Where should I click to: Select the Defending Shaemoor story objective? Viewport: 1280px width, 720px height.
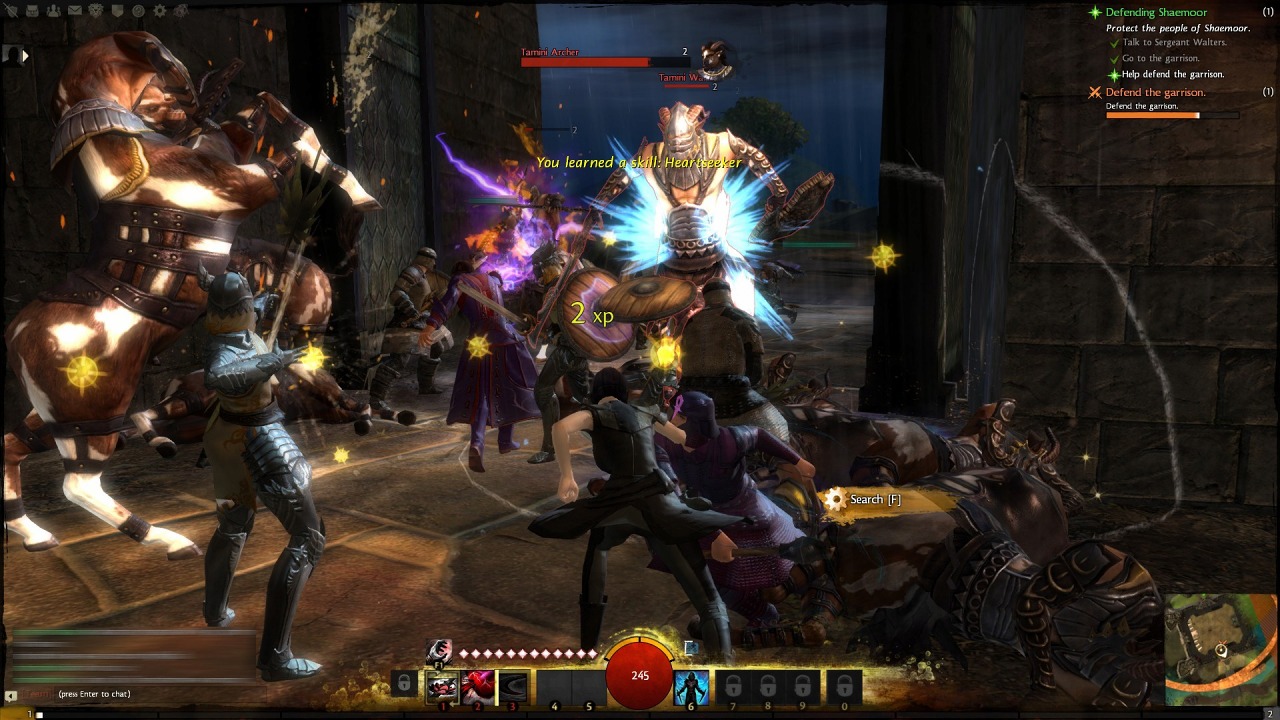[1156, 12]
